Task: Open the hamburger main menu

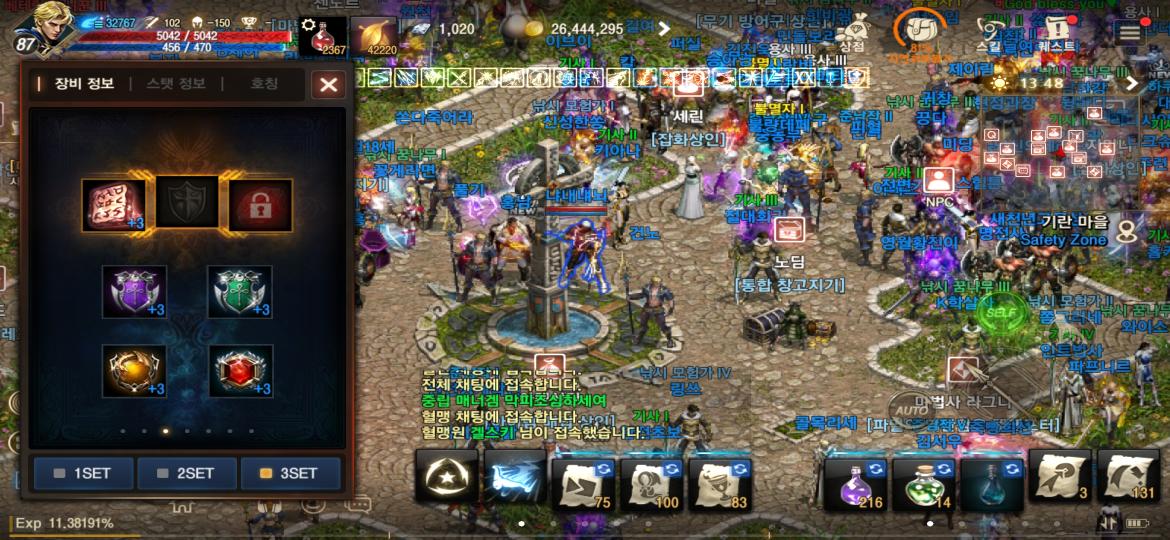Action: click(1130, 32)
